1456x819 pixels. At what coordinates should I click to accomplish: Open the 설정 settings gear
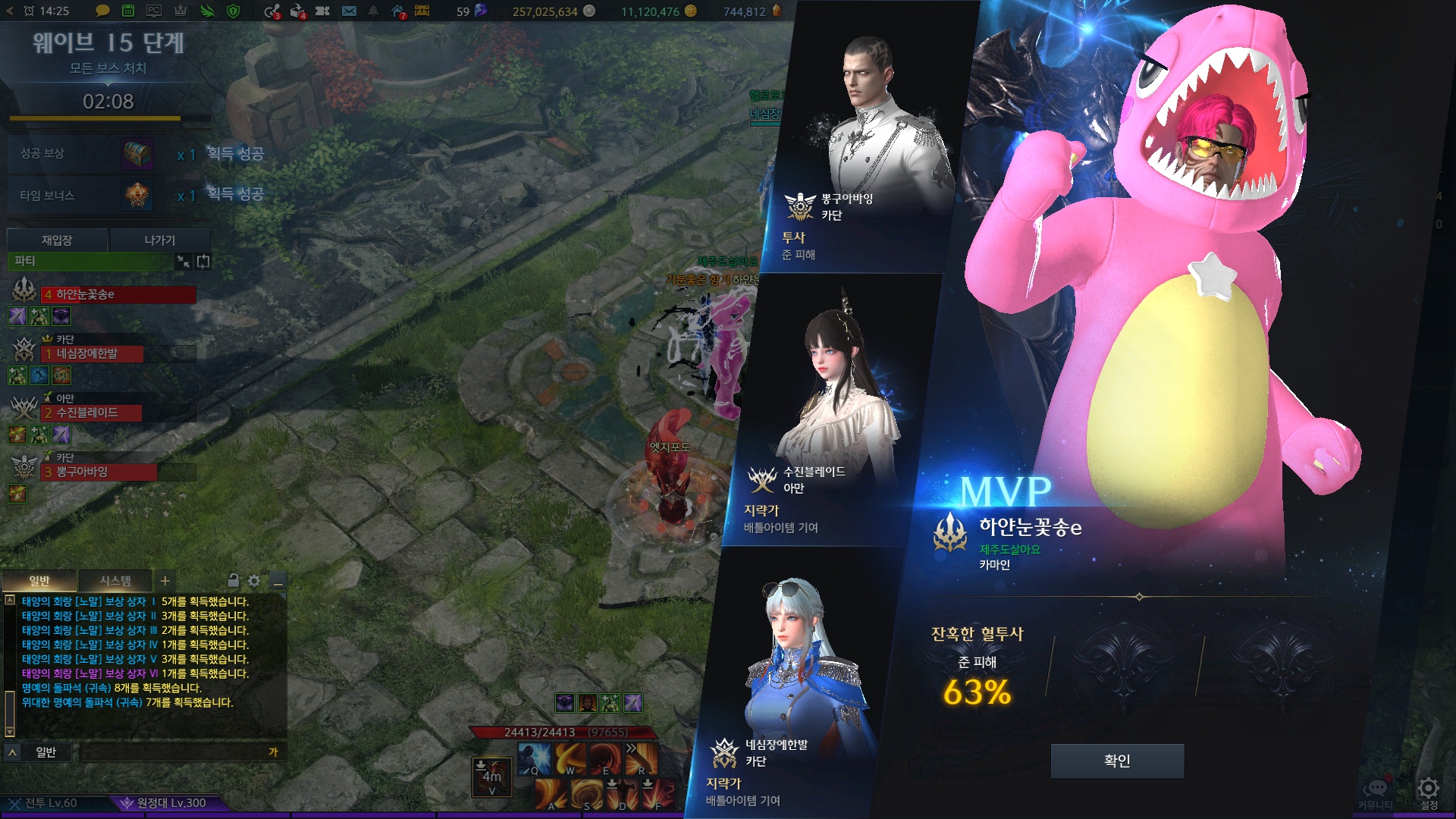1429,791
